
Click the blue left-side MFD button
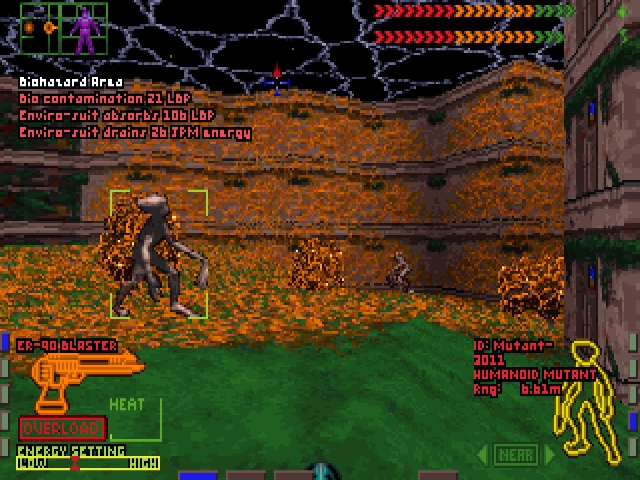click(4, 345)
